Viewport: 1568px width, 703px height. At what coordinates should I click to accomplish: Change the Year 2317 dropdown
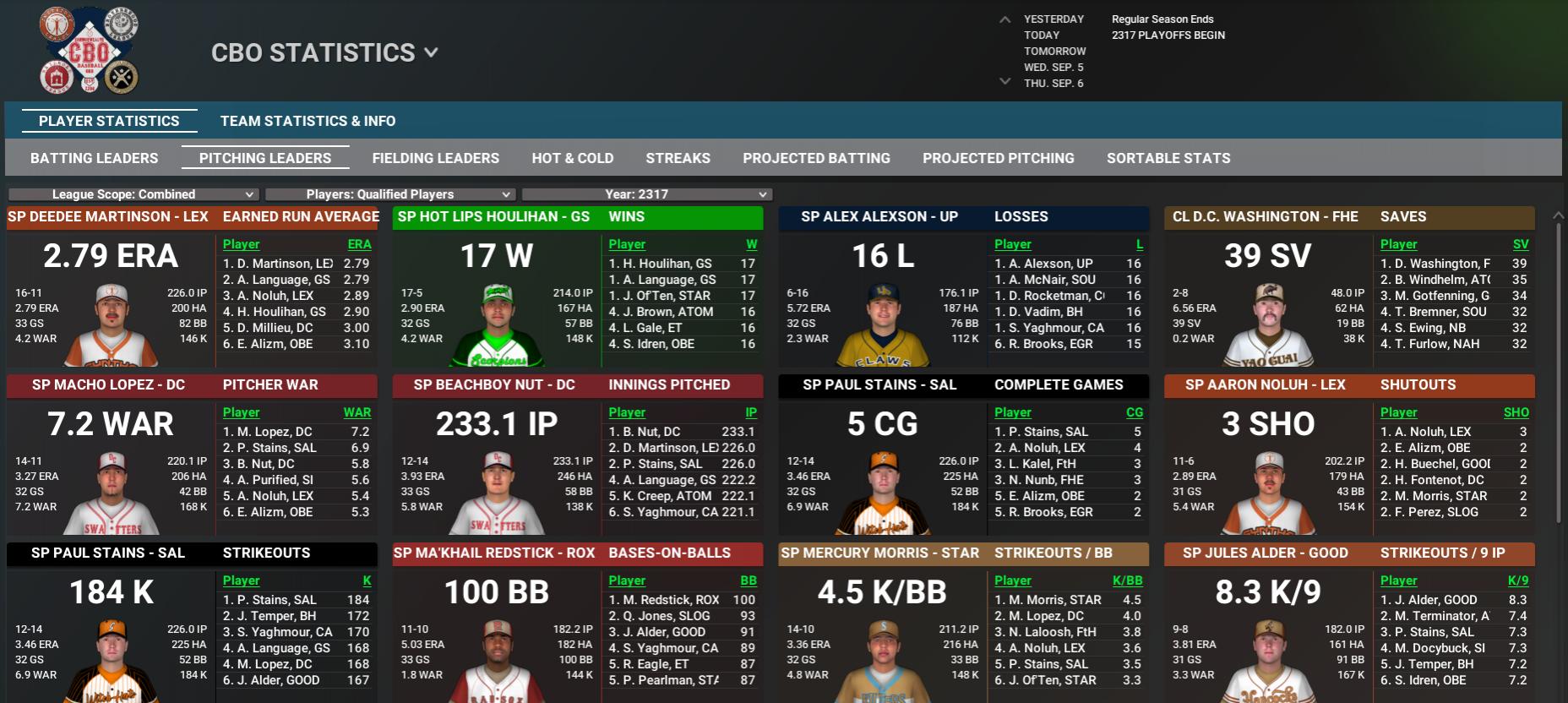click(646, 194)
